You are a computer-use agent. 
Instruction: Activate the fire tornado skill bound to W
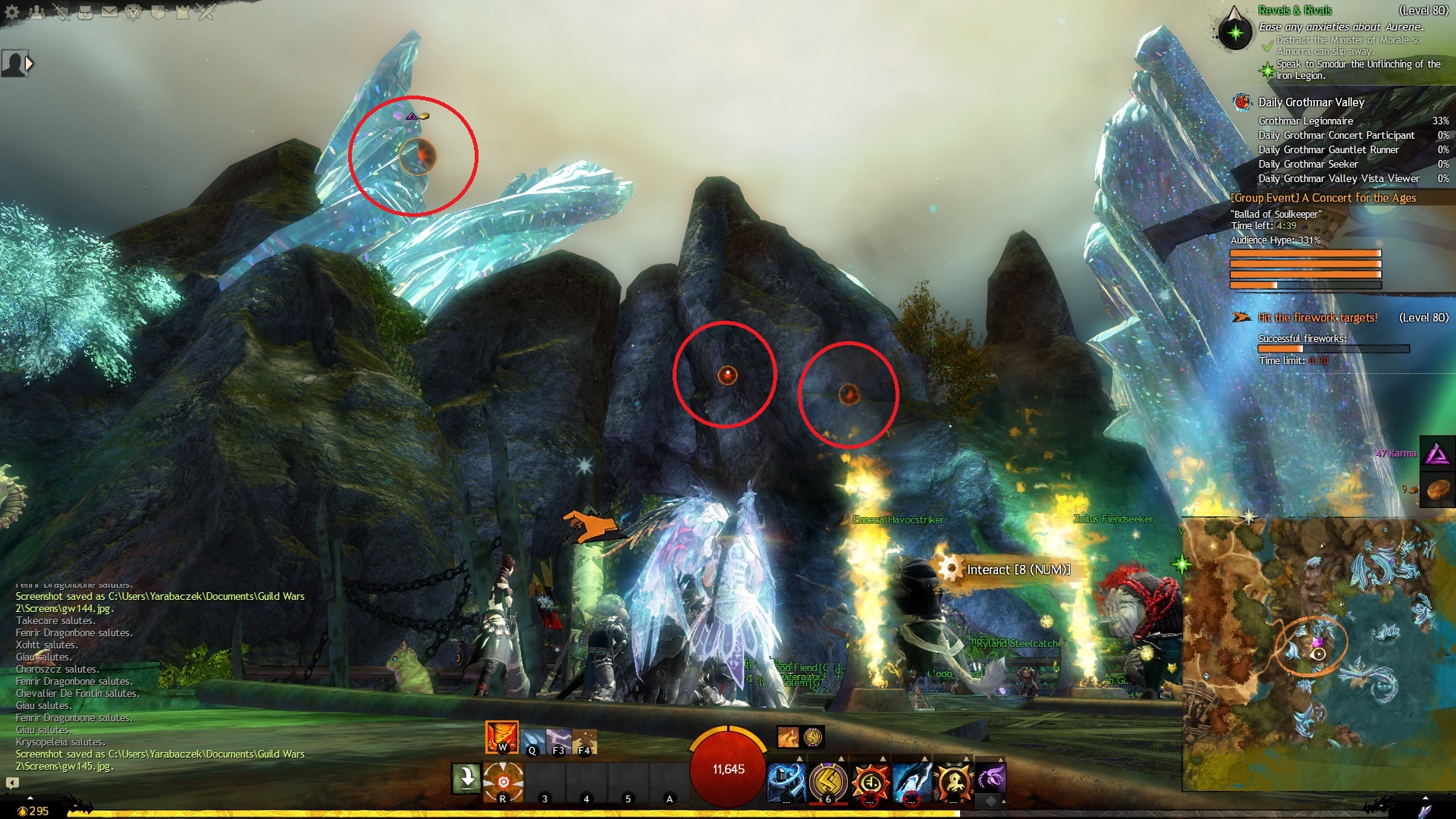501,737
